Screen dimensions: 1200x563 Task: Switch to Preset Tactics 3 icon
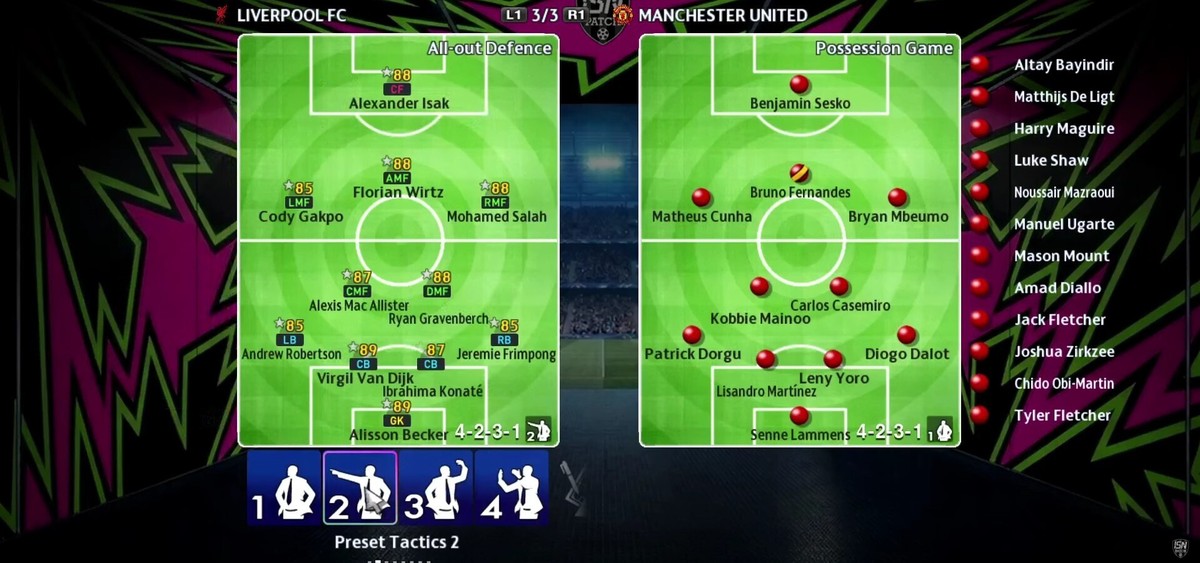[436, 488]
